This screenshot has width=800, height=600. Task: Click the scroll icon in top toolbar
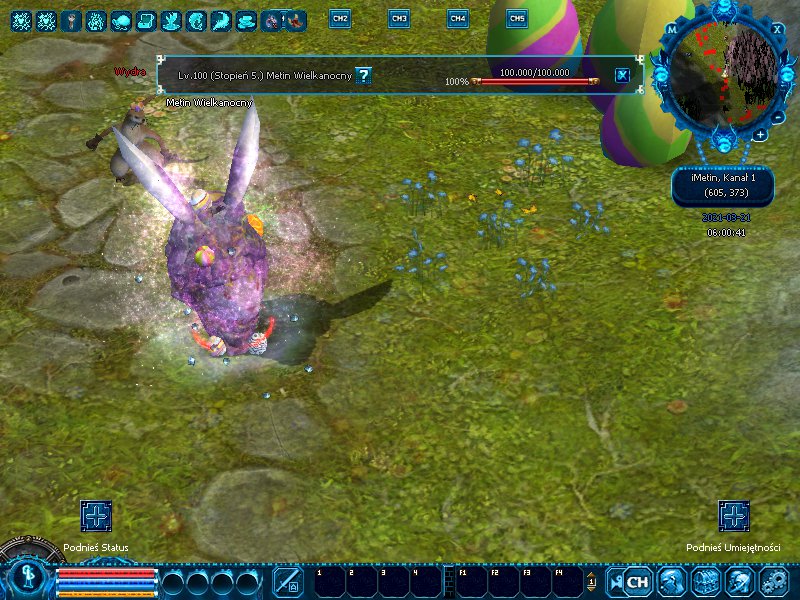point(145,19)
